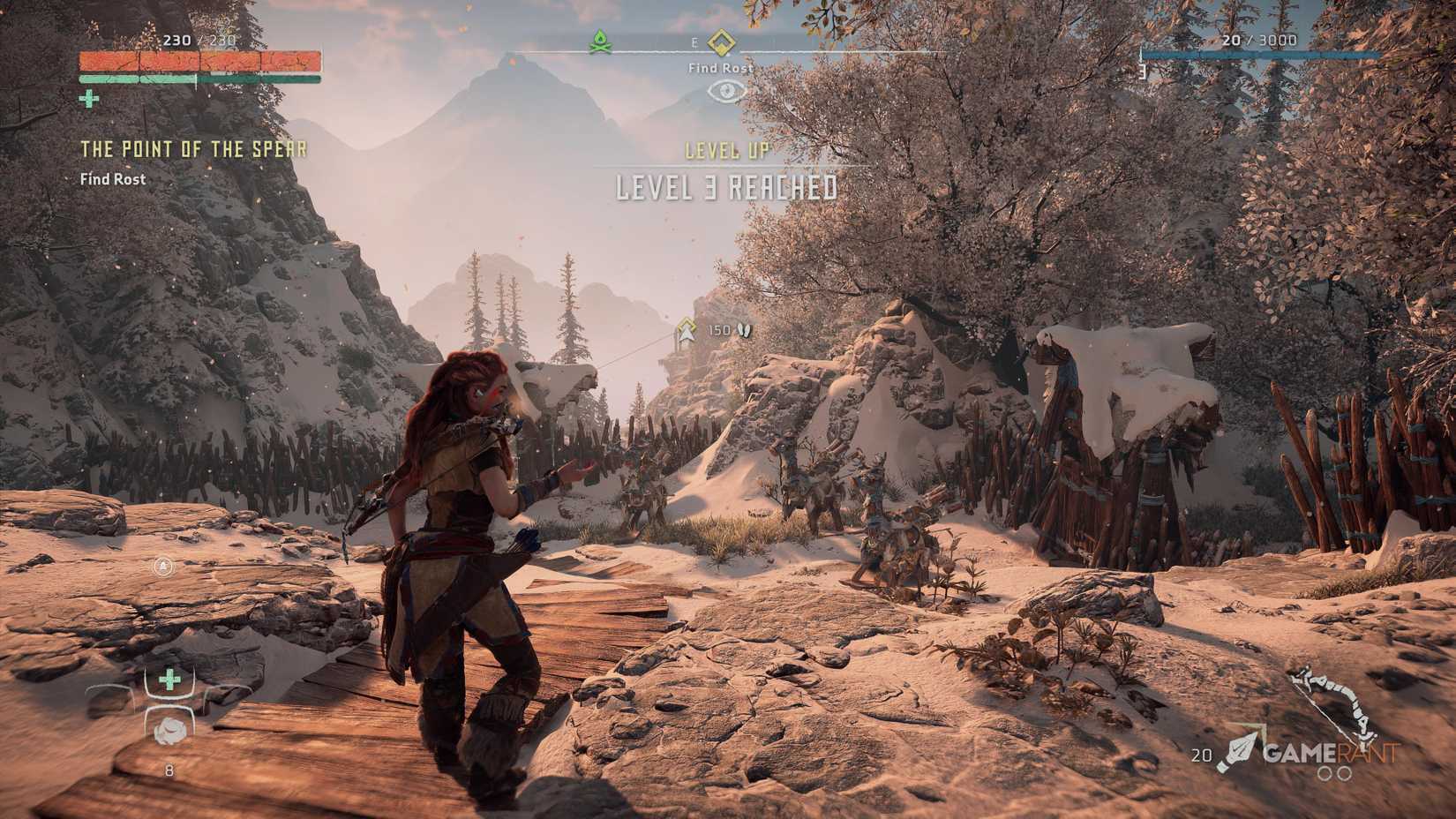Viewport: 1456px width, 819px height.
Task: Enable the medicine pouch in the lower-left HUD
Action: [169, 679]
